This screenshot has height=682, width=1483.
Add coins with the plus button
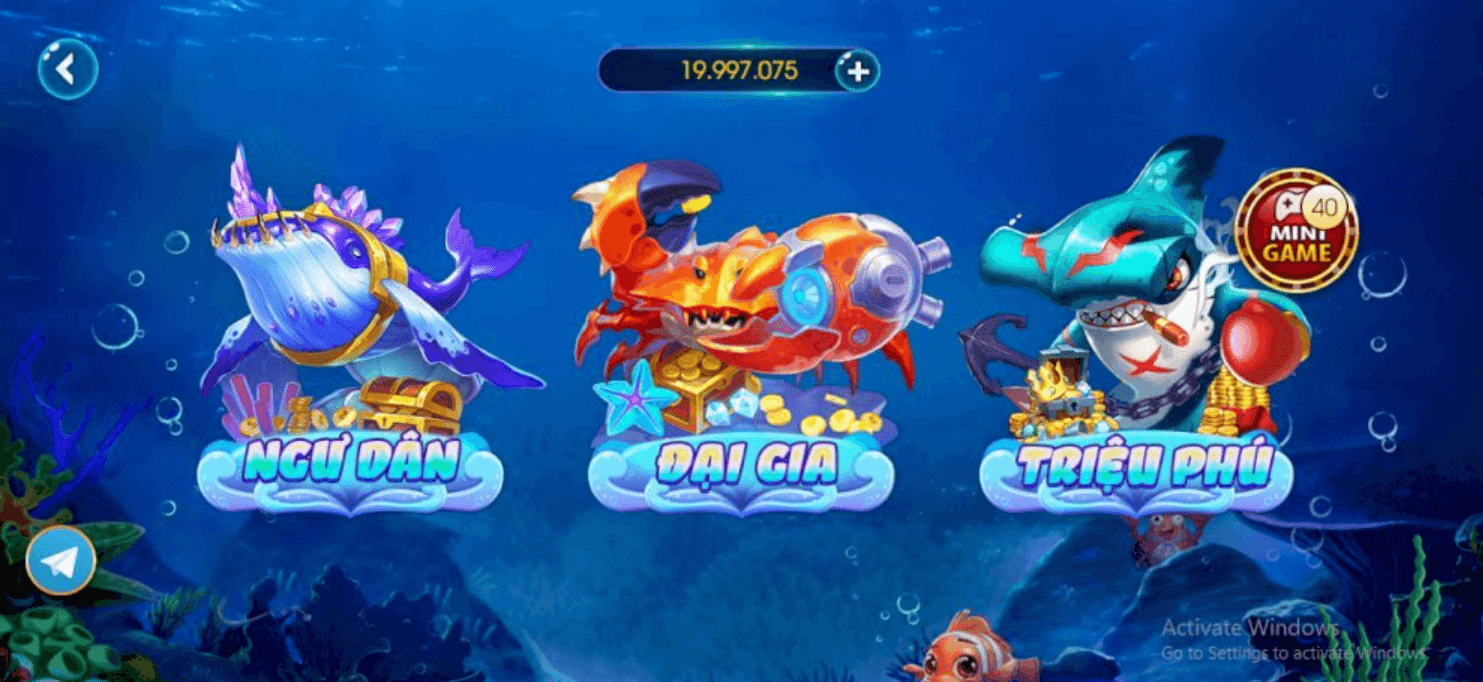(x=857, y=70)
